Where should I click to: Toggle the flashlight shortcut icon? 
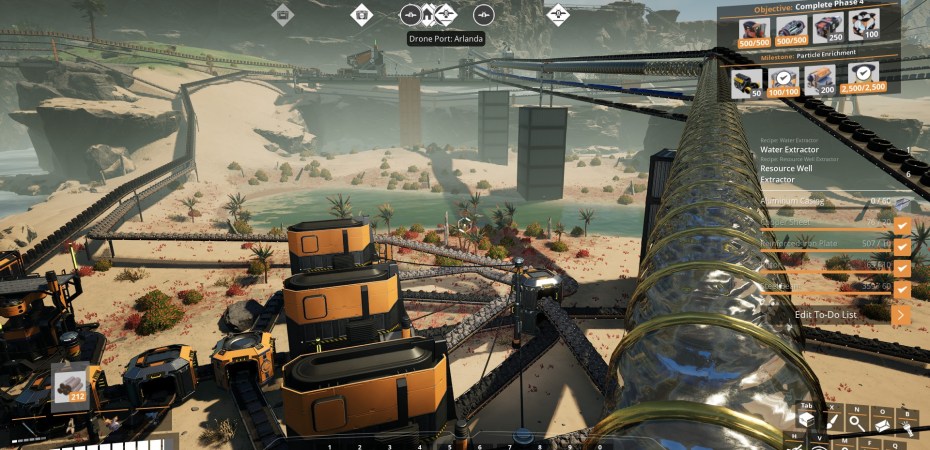click(907, 425)
